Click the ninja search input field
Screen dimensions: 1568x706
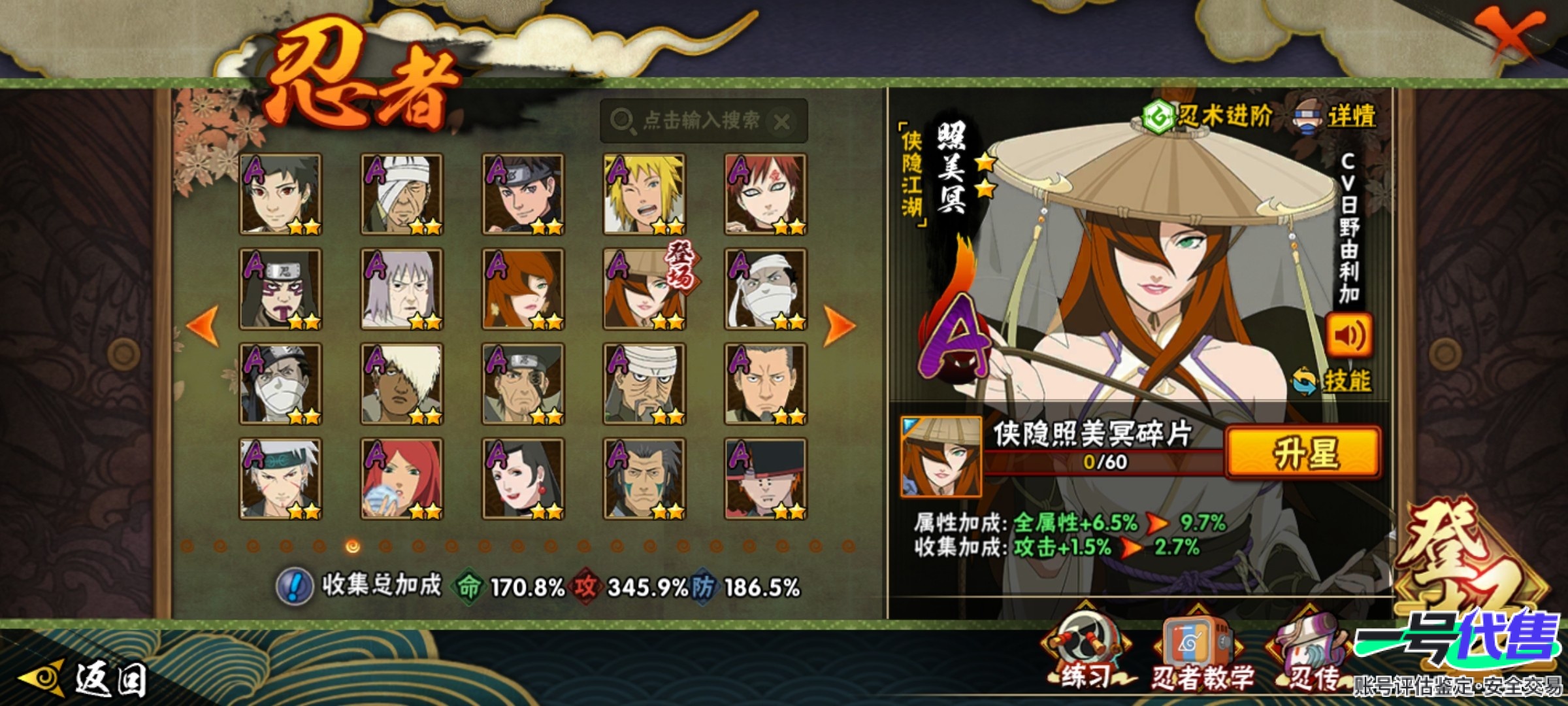(x=693, y=121)
